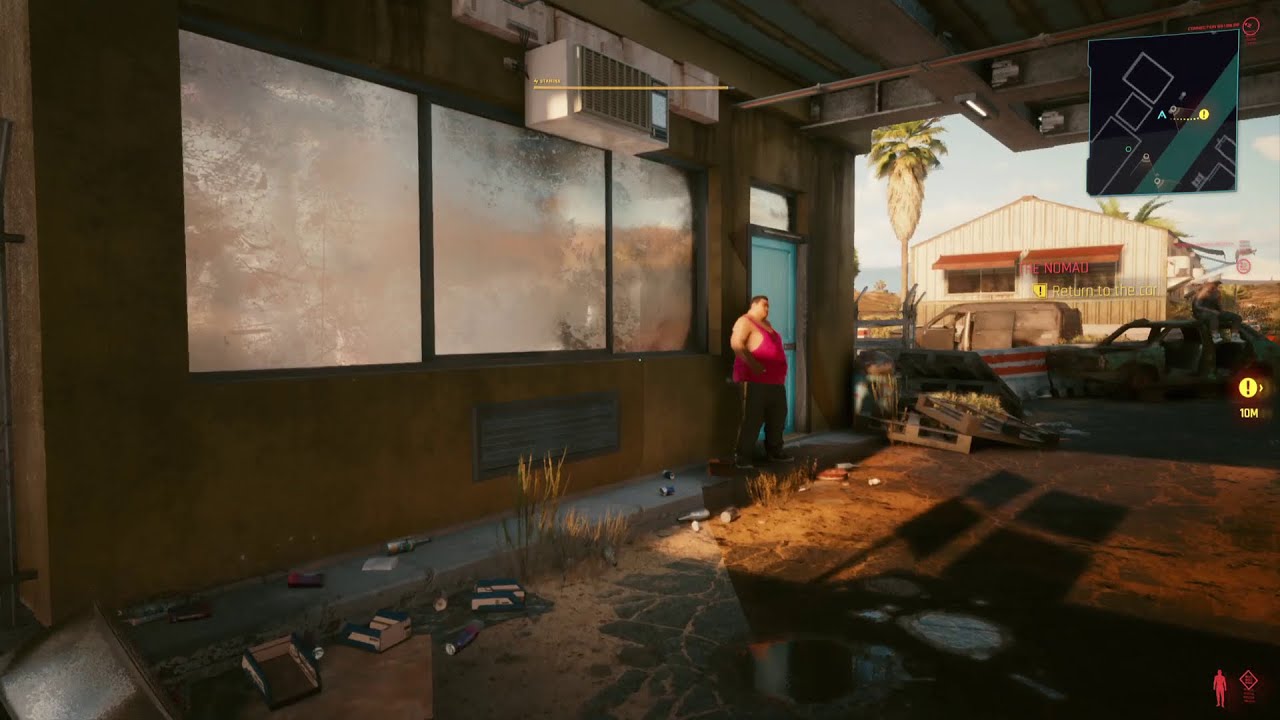Expand the 10M warning with its right chevron
The width and height of the screenshot is (1280, 720).
tap(1262, 388)
